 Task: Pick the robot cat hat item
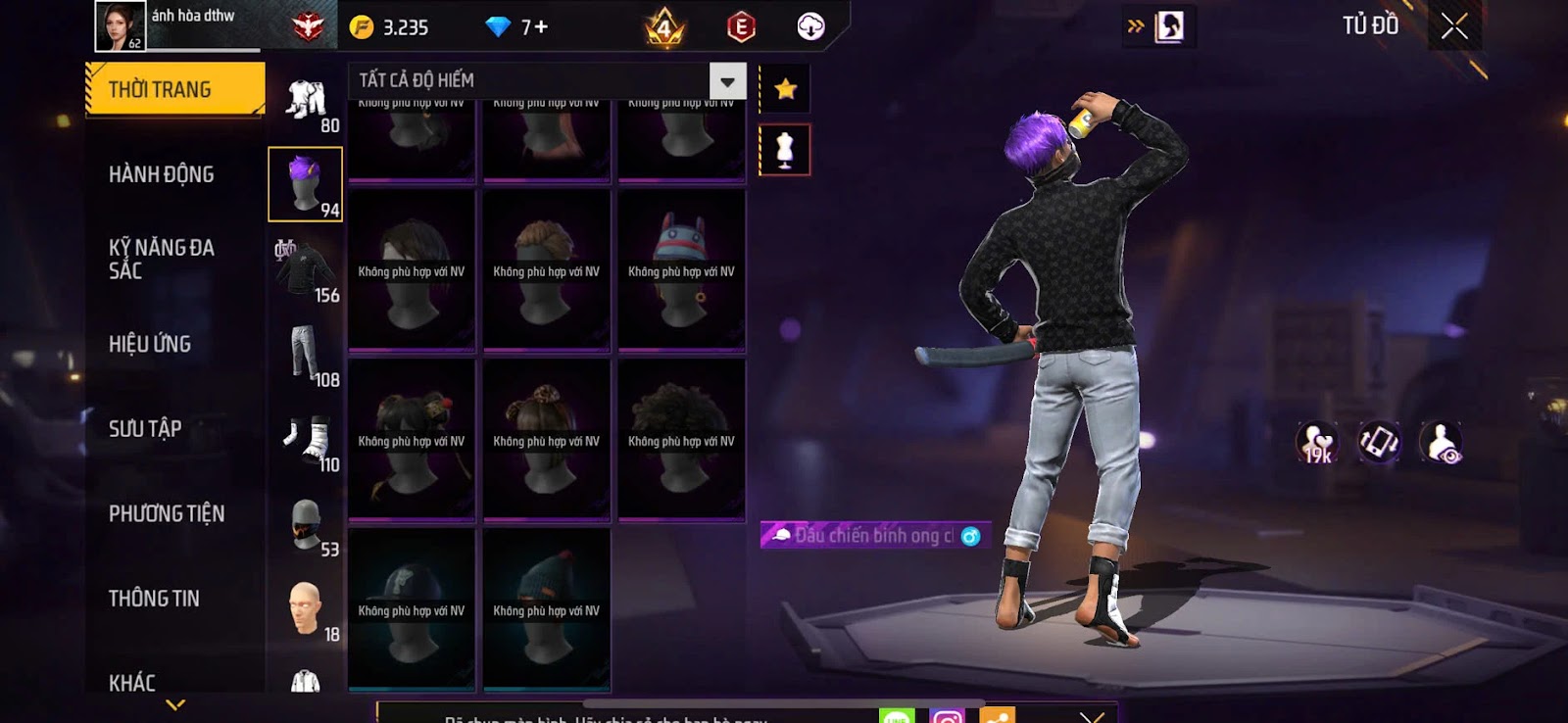(x=682, y=268)
